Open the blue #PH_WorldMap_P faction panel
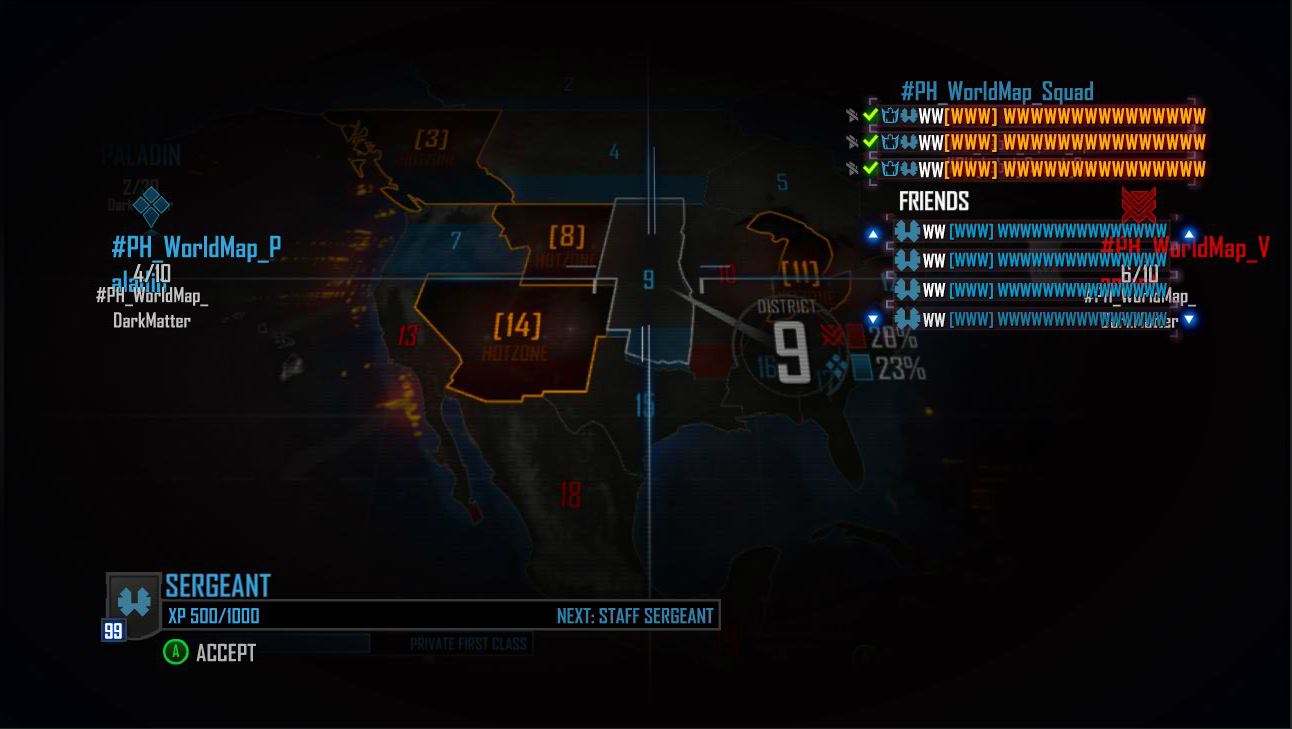This screenshot has height=729, width=1292. (x=196, y=247)
